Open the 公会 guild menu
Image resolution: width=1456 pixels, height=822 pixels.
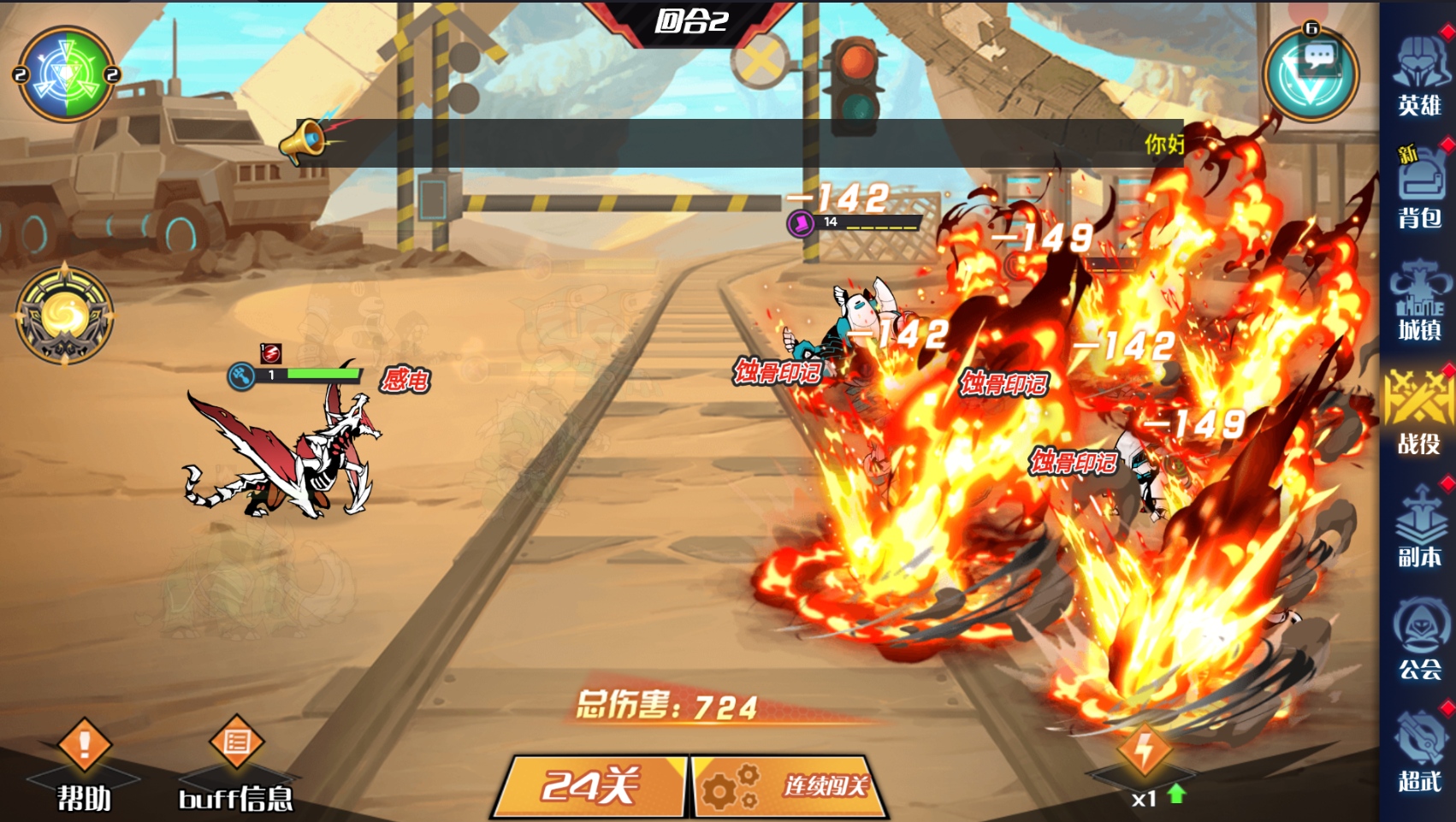click(x=1419, y=640)
